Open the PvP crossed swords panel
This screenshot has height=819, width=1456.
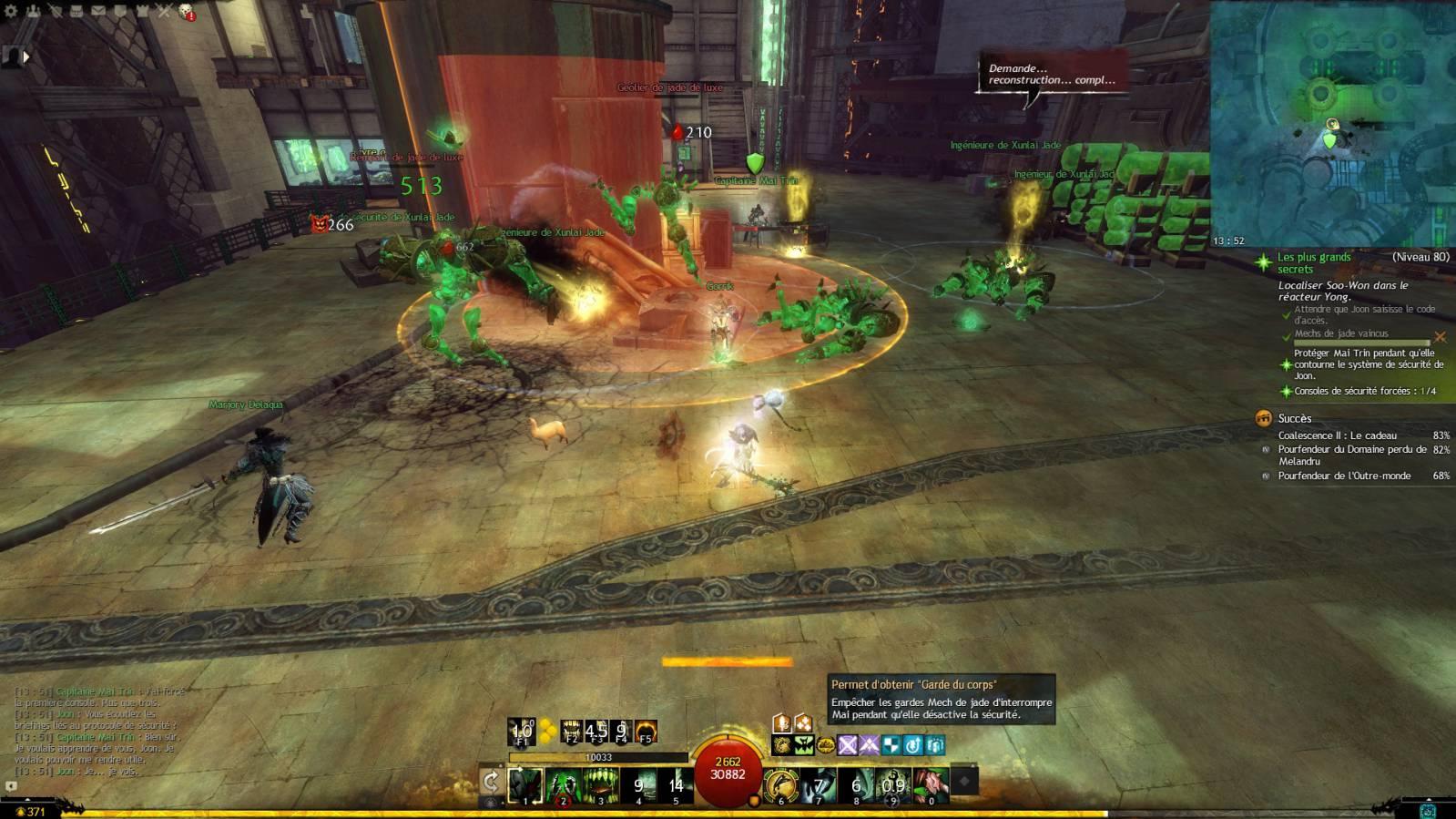click(x=164, y=11)
